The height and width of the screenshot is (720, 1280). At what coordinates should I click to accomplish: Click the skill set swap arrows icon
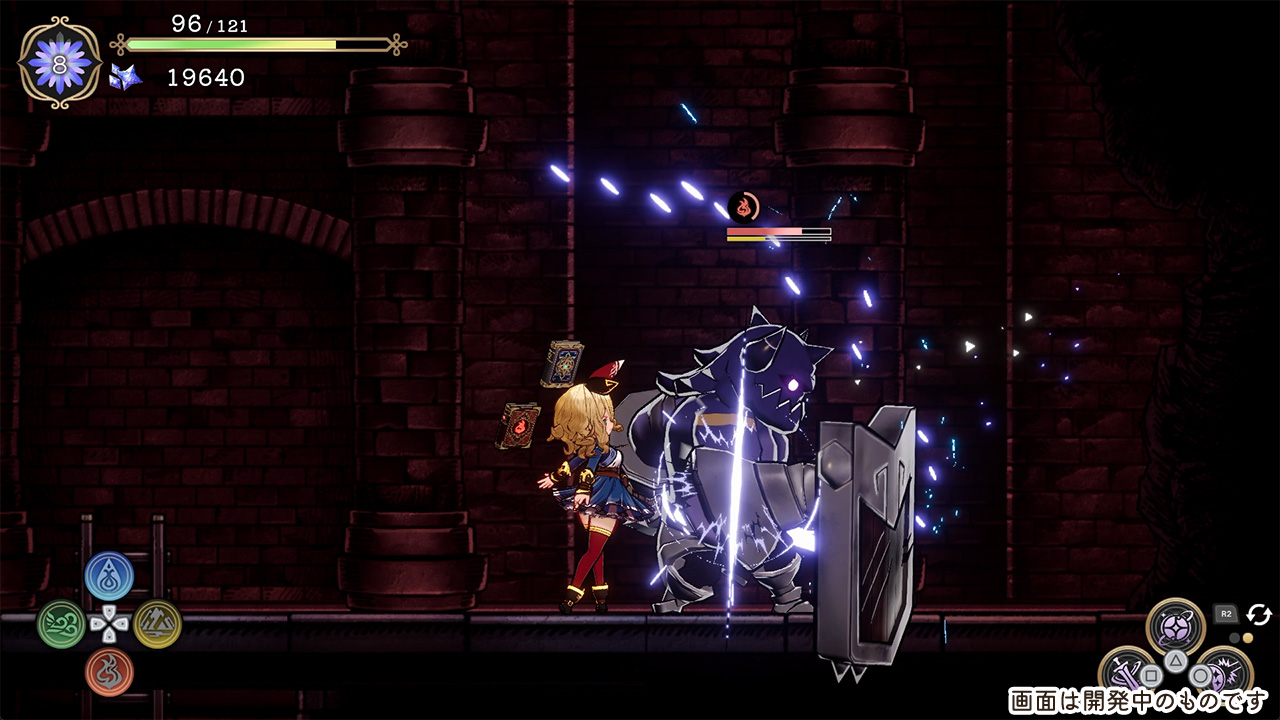coord(1258,614)
